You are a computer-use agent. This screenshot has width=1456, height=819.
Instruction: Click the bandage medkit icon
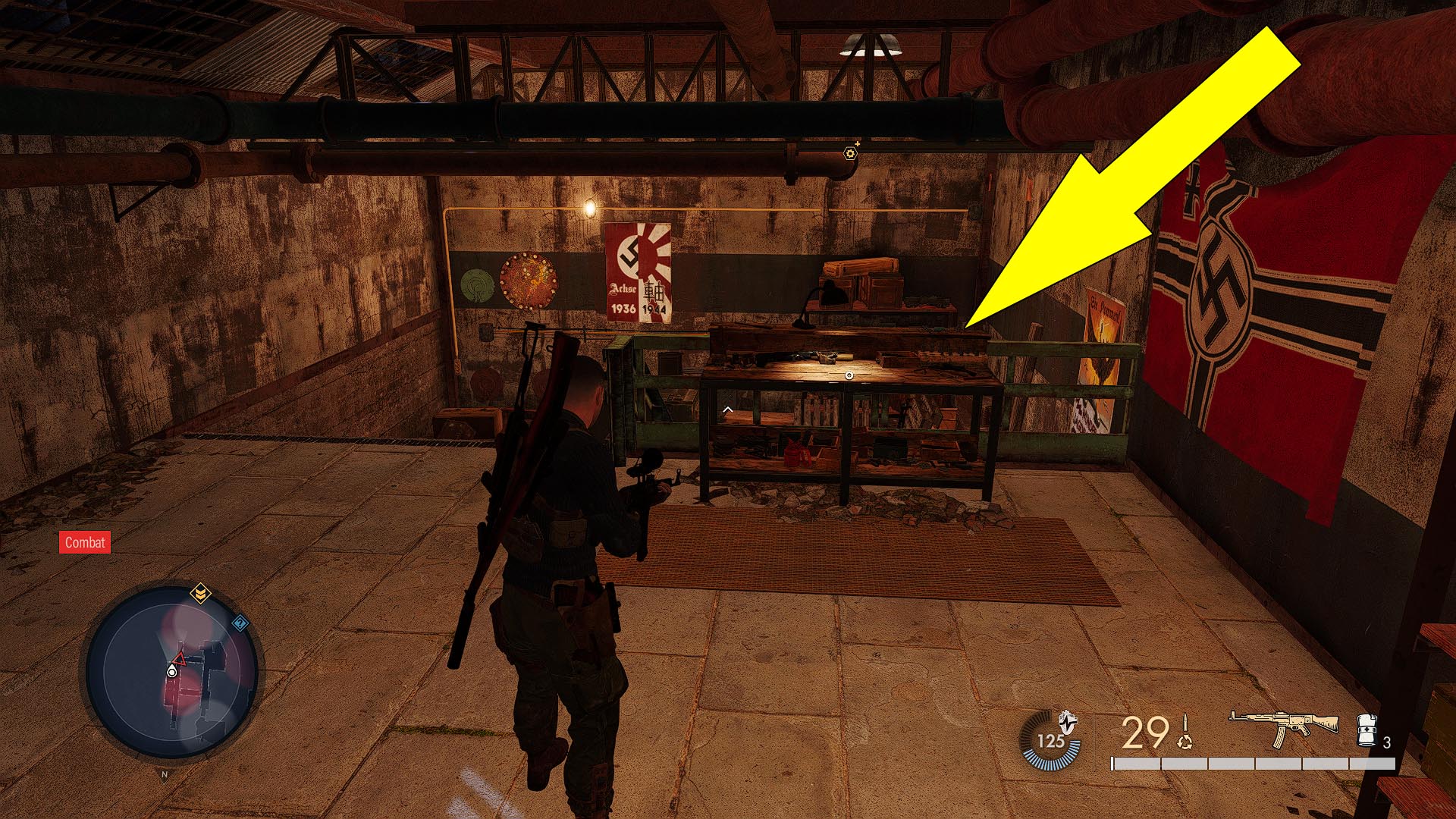(1367, 730)
